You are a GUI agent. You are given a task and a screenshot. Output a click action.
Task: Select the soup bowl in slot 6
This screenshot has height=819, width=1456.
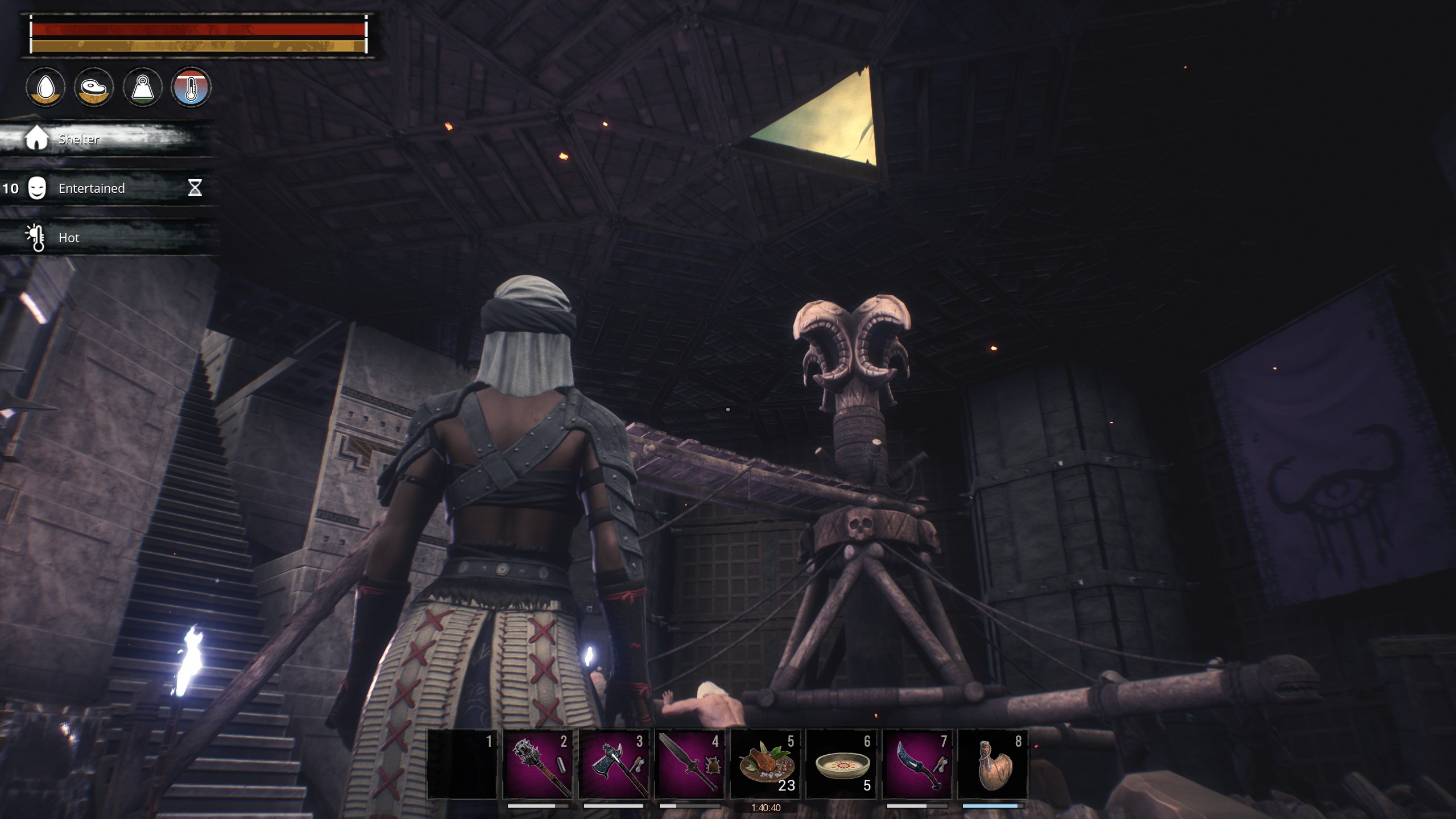pyautogui.click(x=841, y=764)
